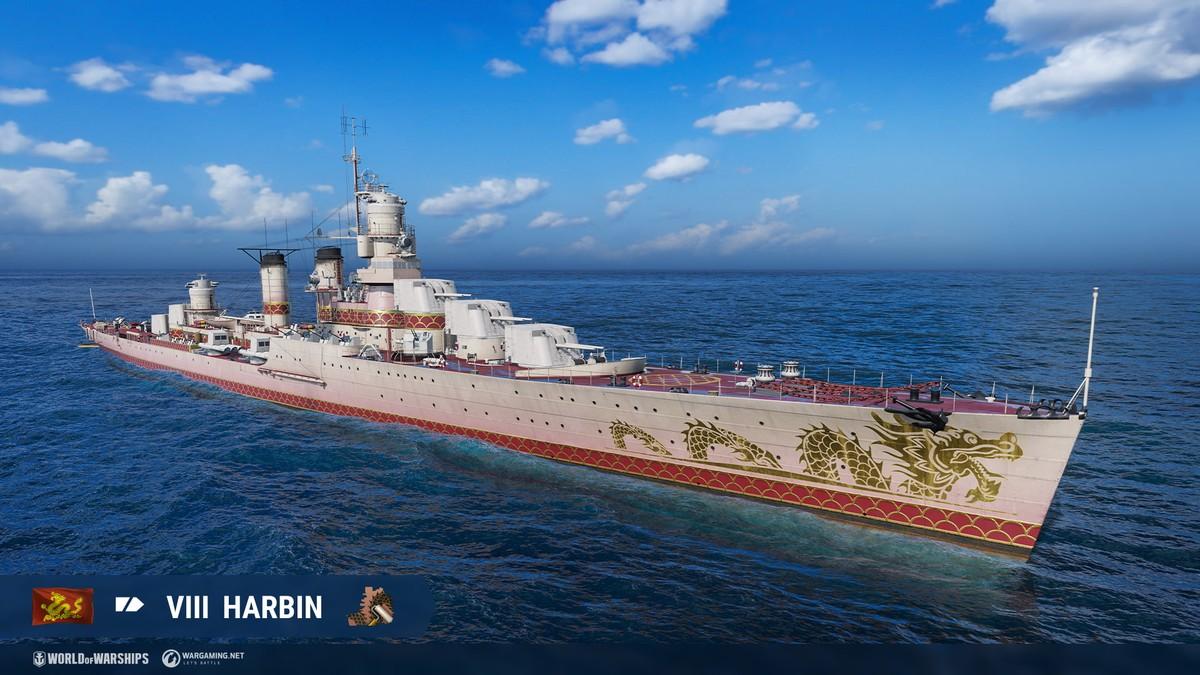Click the VIII Harbin ship name

tap(244, 607)
